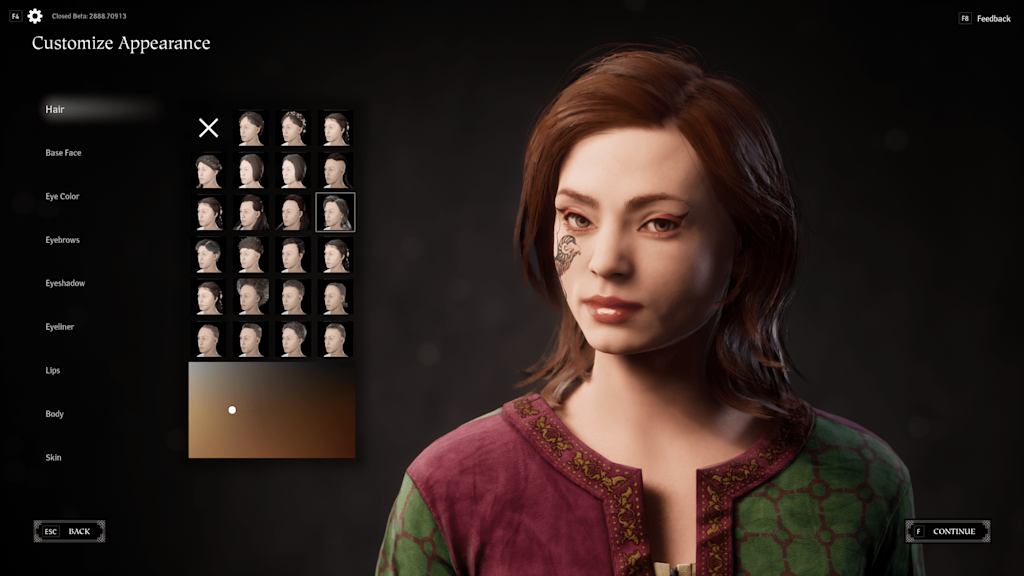Open the Eyeshadow options
1024x576 pixels.
click(x=65, y=284)
